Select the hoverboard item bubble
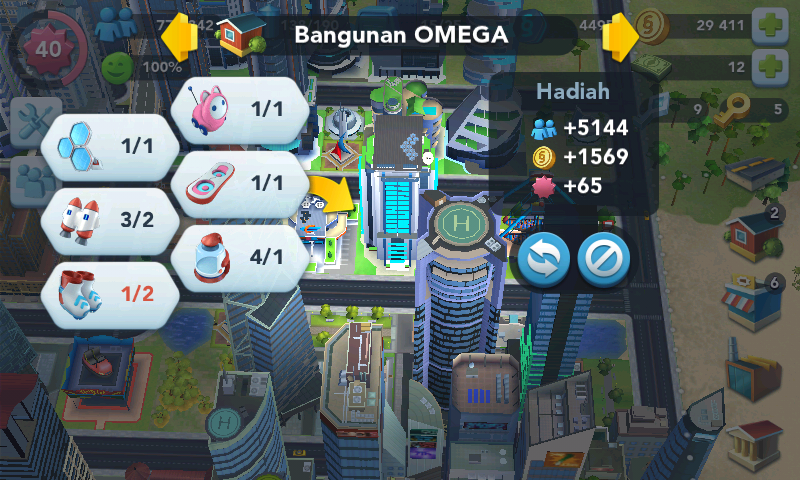The image size is (800, 480). (240, 182)
